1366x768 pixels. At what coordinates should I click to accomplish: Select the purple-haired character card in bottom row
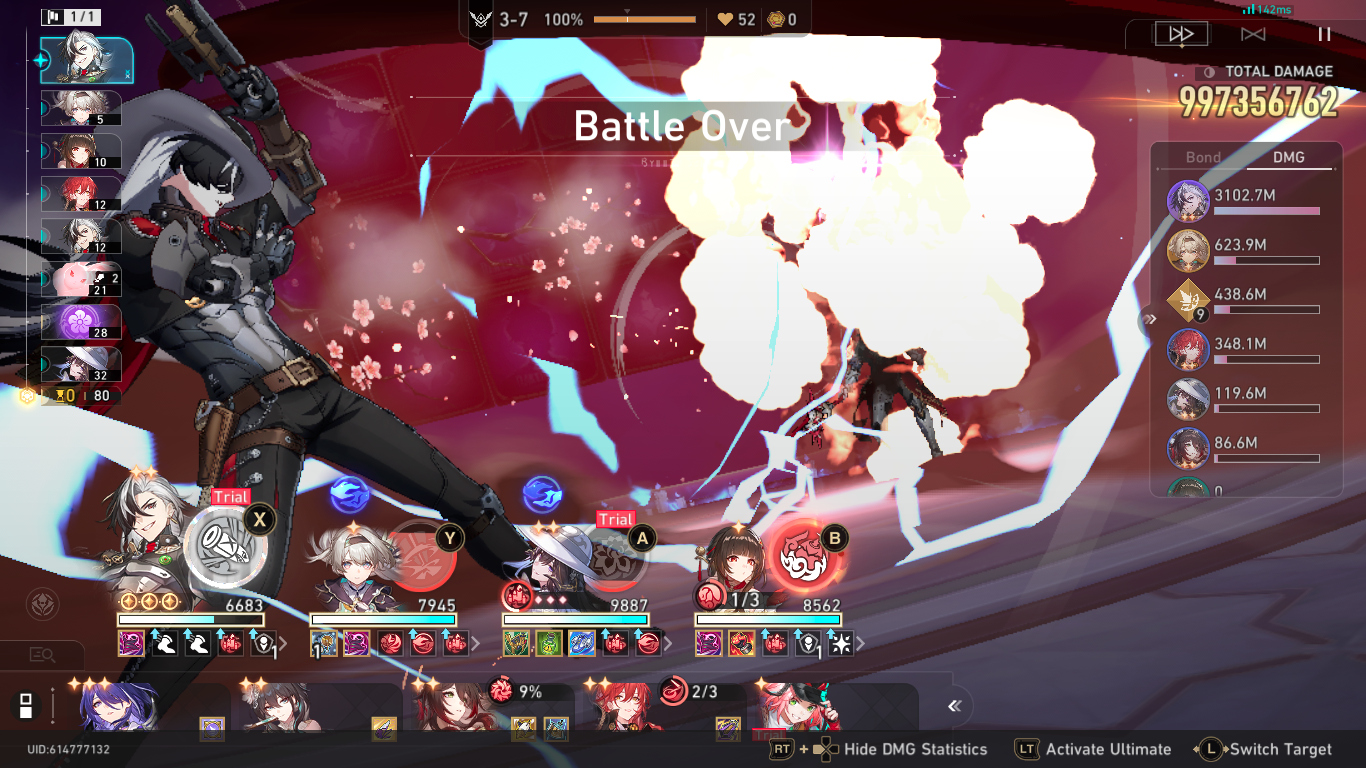(120, 708)
